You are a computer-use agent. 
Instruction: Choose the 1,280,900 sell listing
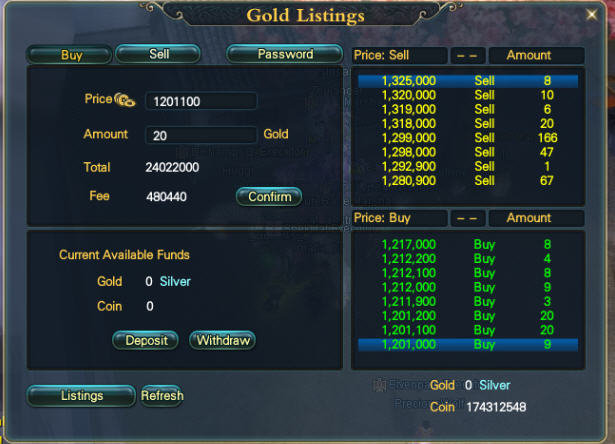467,181
